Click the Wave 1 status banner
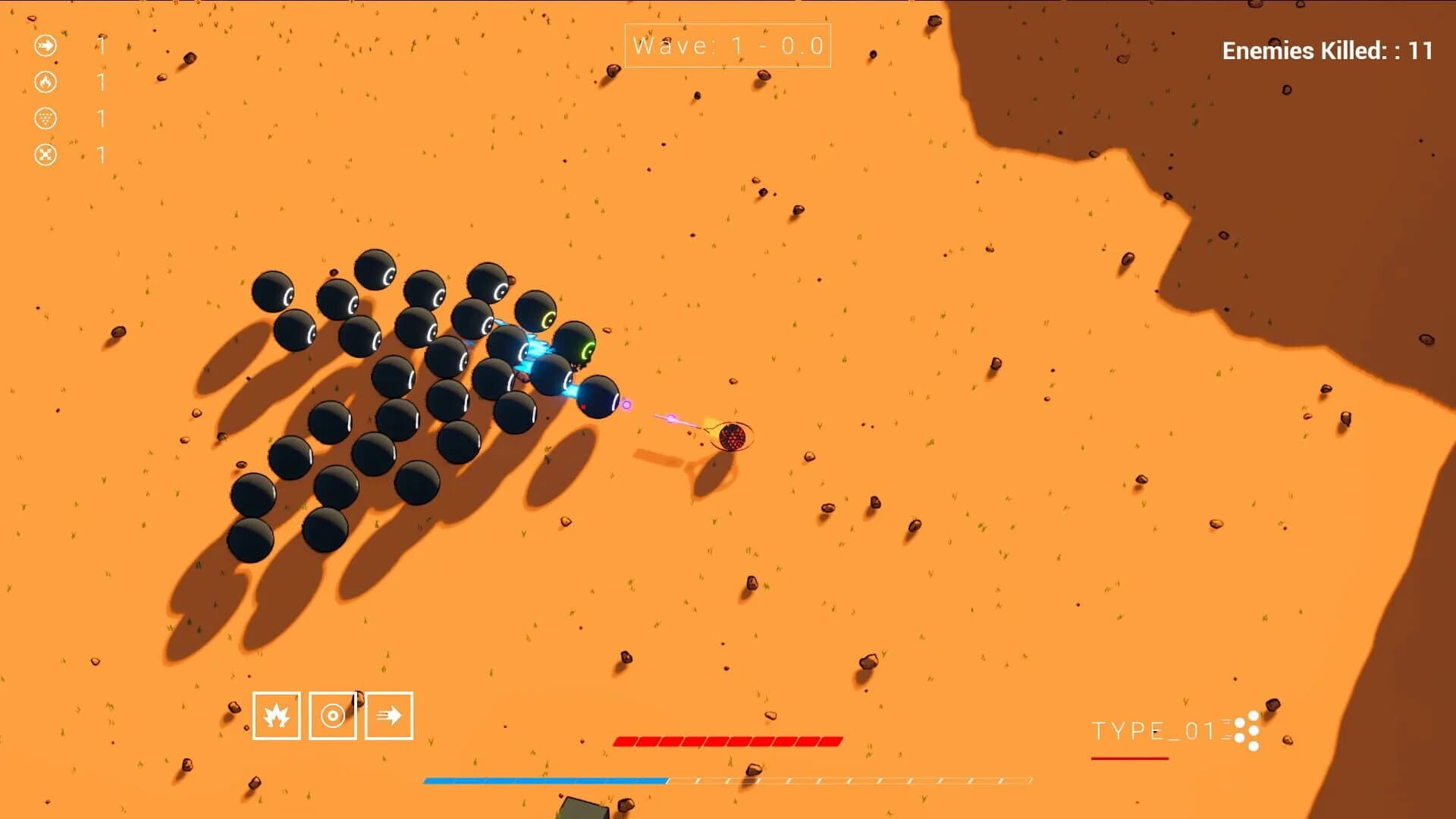Screen dimensions: 1456x819 coord(726,45)
